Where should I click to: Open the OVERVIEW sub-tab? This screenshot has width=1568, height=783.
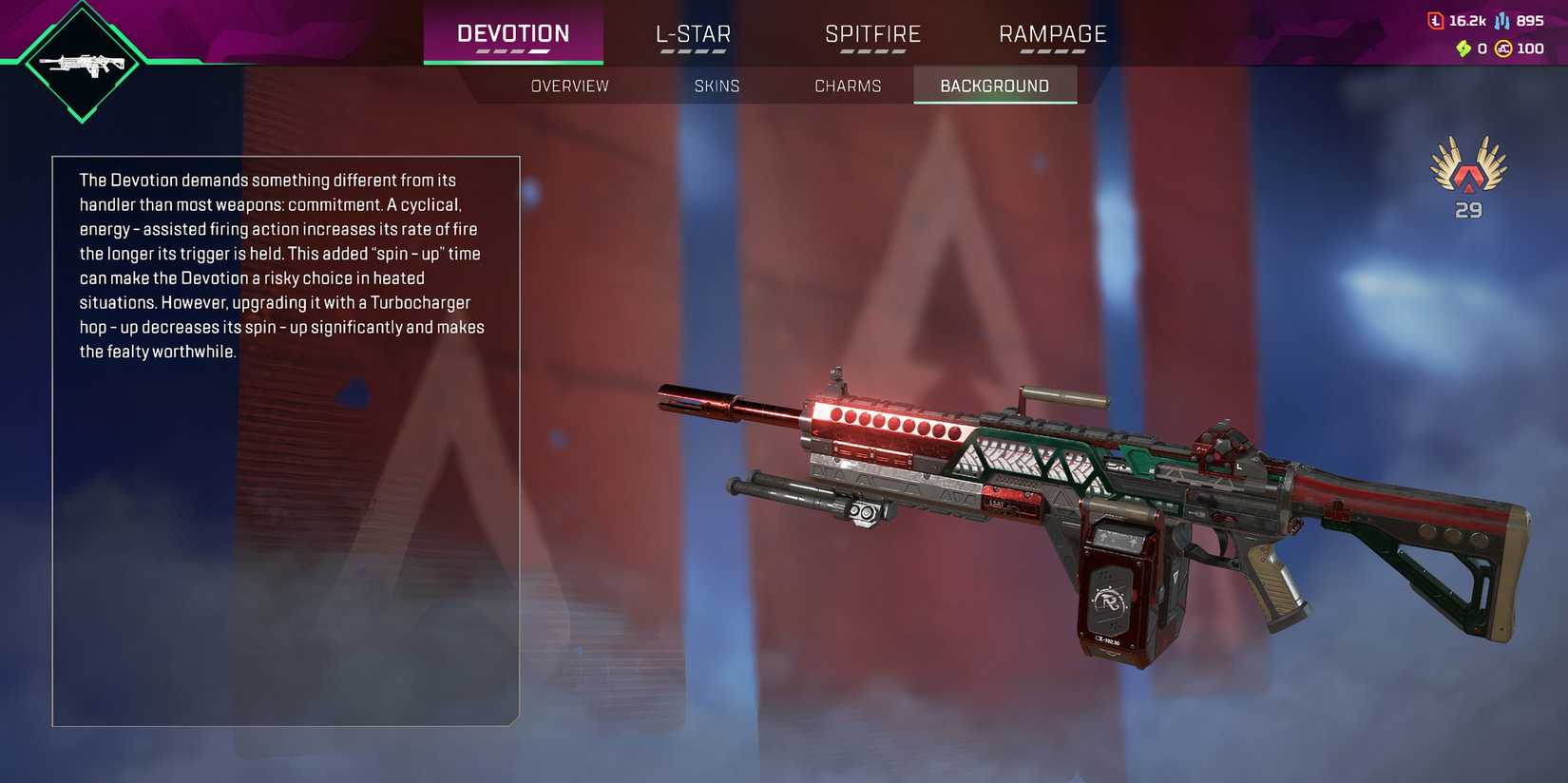(x=569, y=86)
